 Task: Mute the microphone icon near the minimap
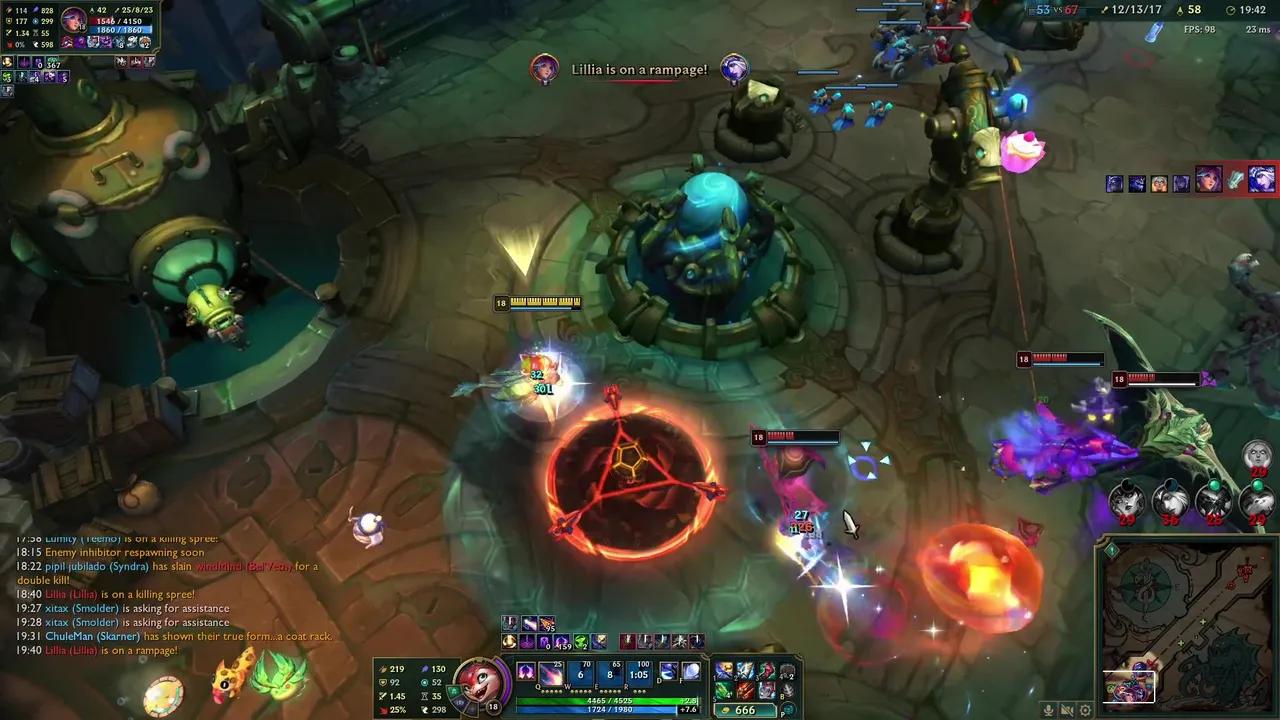coord(1048,710)
